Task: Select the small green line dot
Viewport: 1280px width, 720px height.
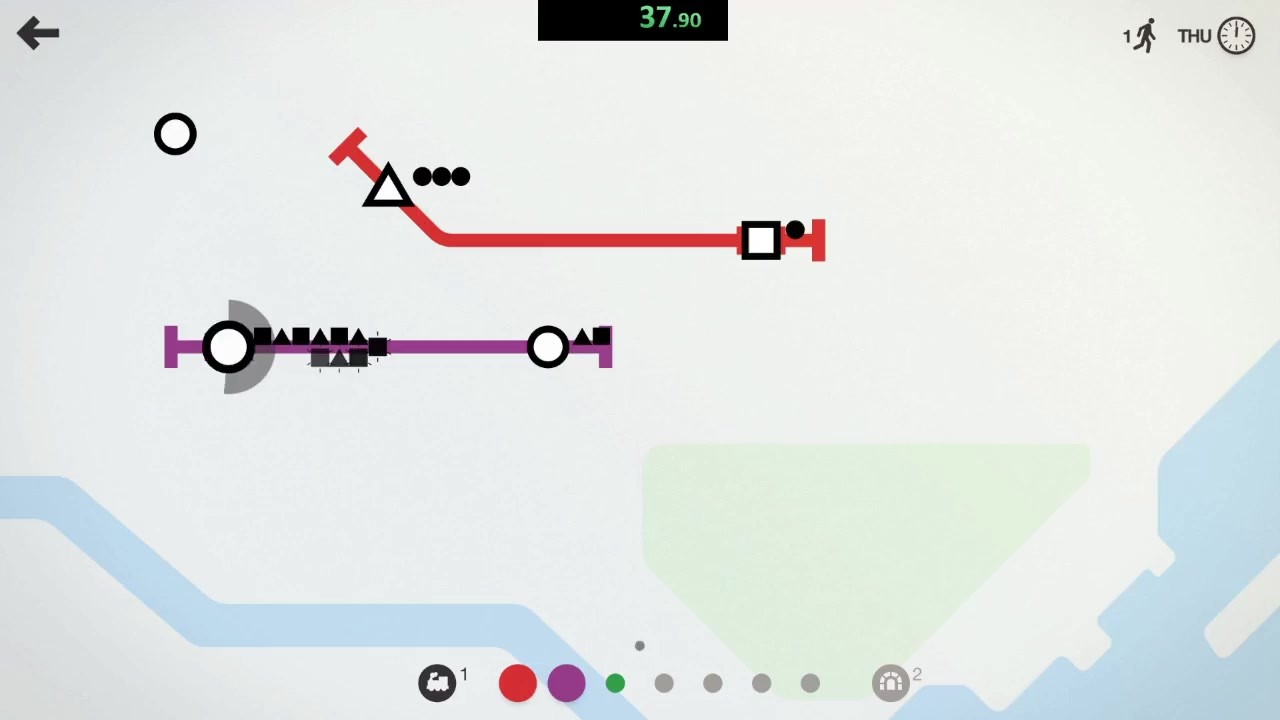Action: click(x=615, y=683)
